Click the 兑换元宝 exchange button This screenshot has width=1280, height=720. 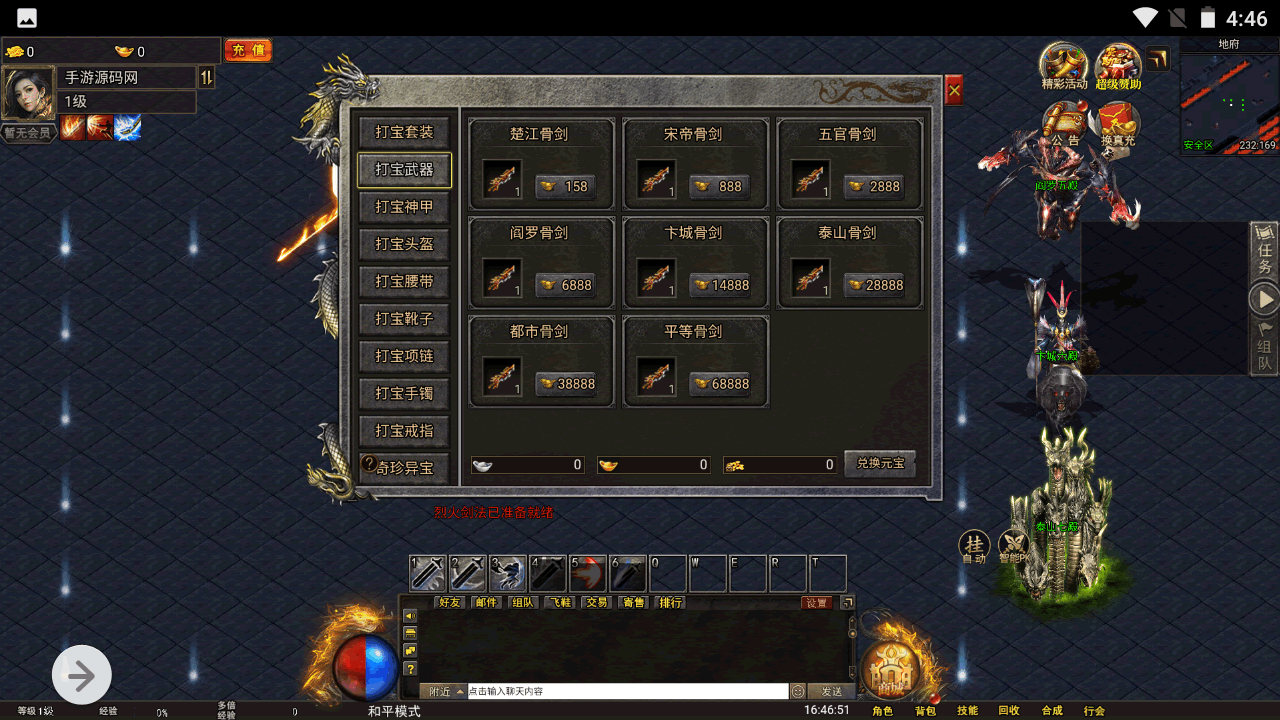tap(880, 464)
